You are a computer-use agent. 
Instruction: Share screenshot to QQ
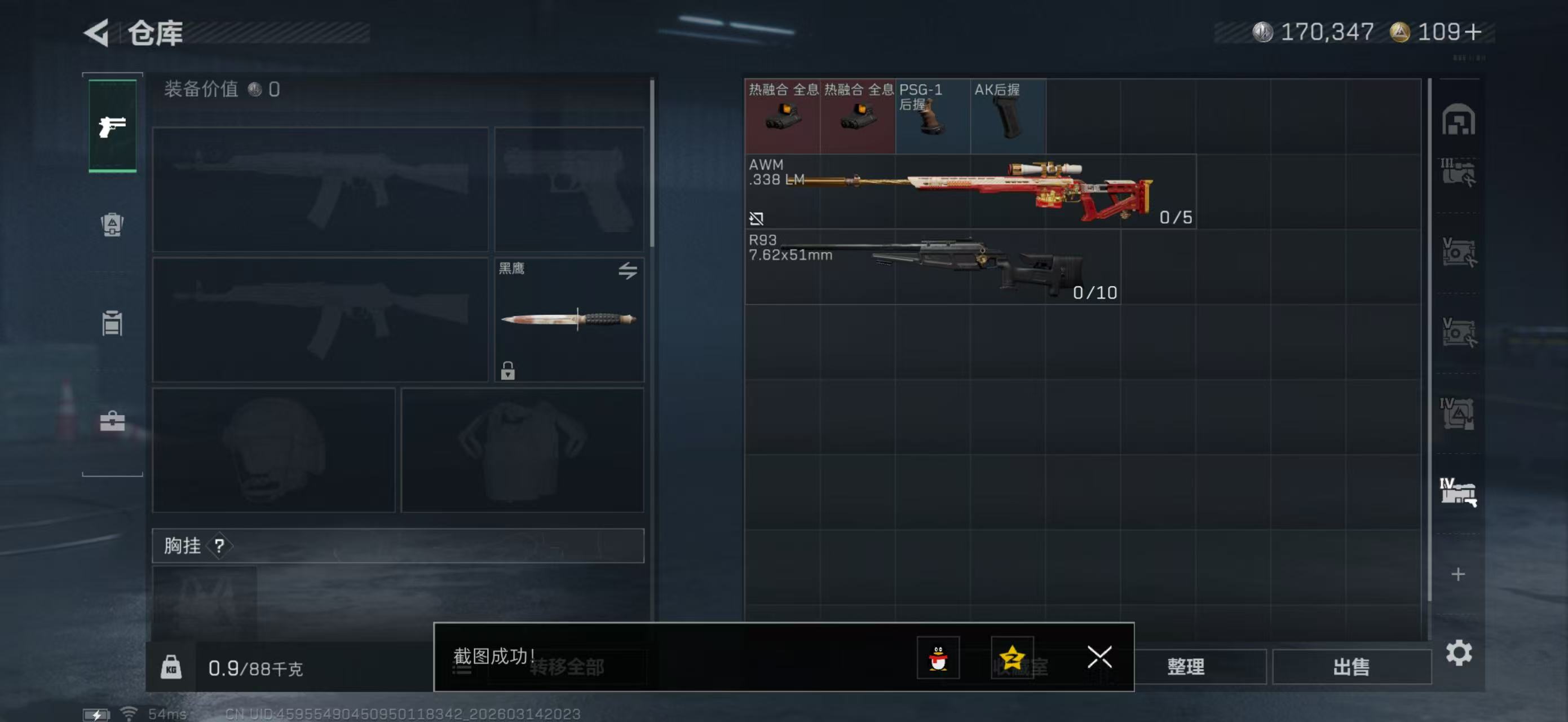point(938,658)
